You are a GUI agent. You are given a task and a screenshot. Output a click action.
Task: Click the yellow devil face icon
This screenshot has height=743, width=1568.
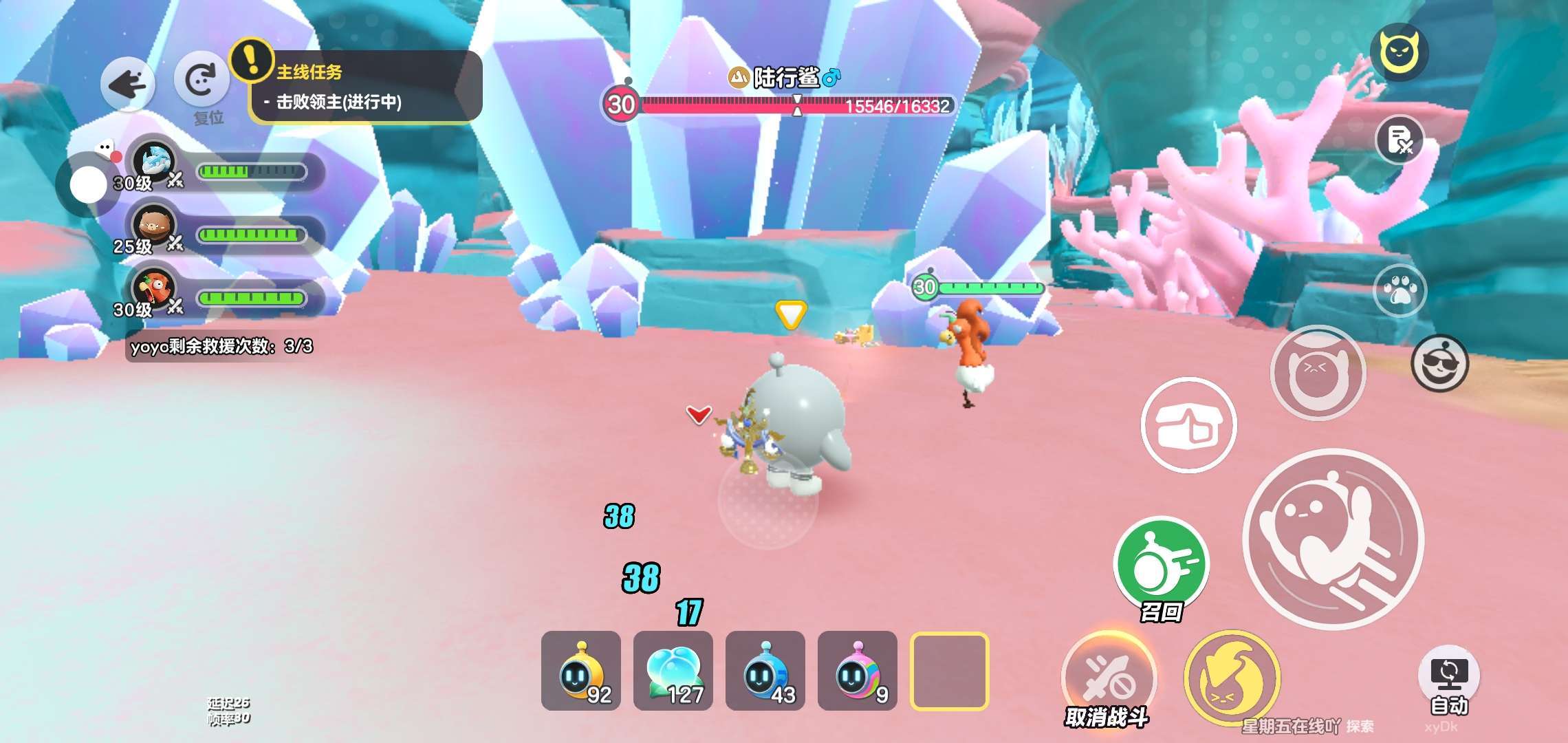click(x=1399, y=52)
